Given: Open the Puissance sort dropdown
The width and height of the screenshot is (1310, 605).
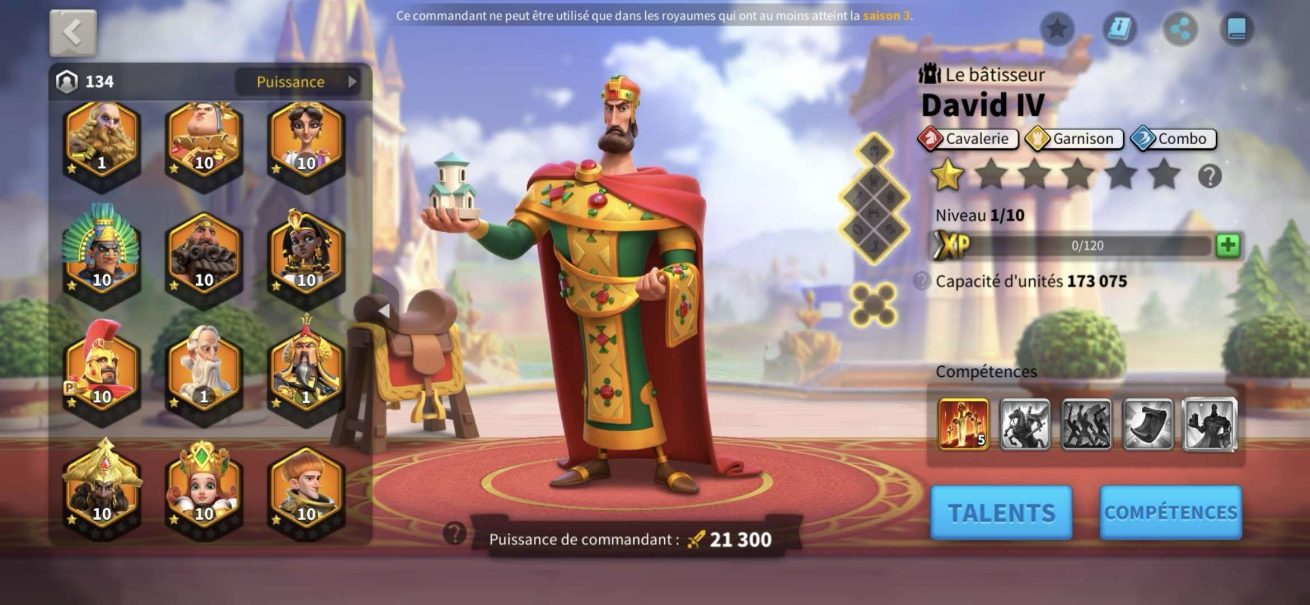Looking at the screenshot, I should click(x=297, y=82).
